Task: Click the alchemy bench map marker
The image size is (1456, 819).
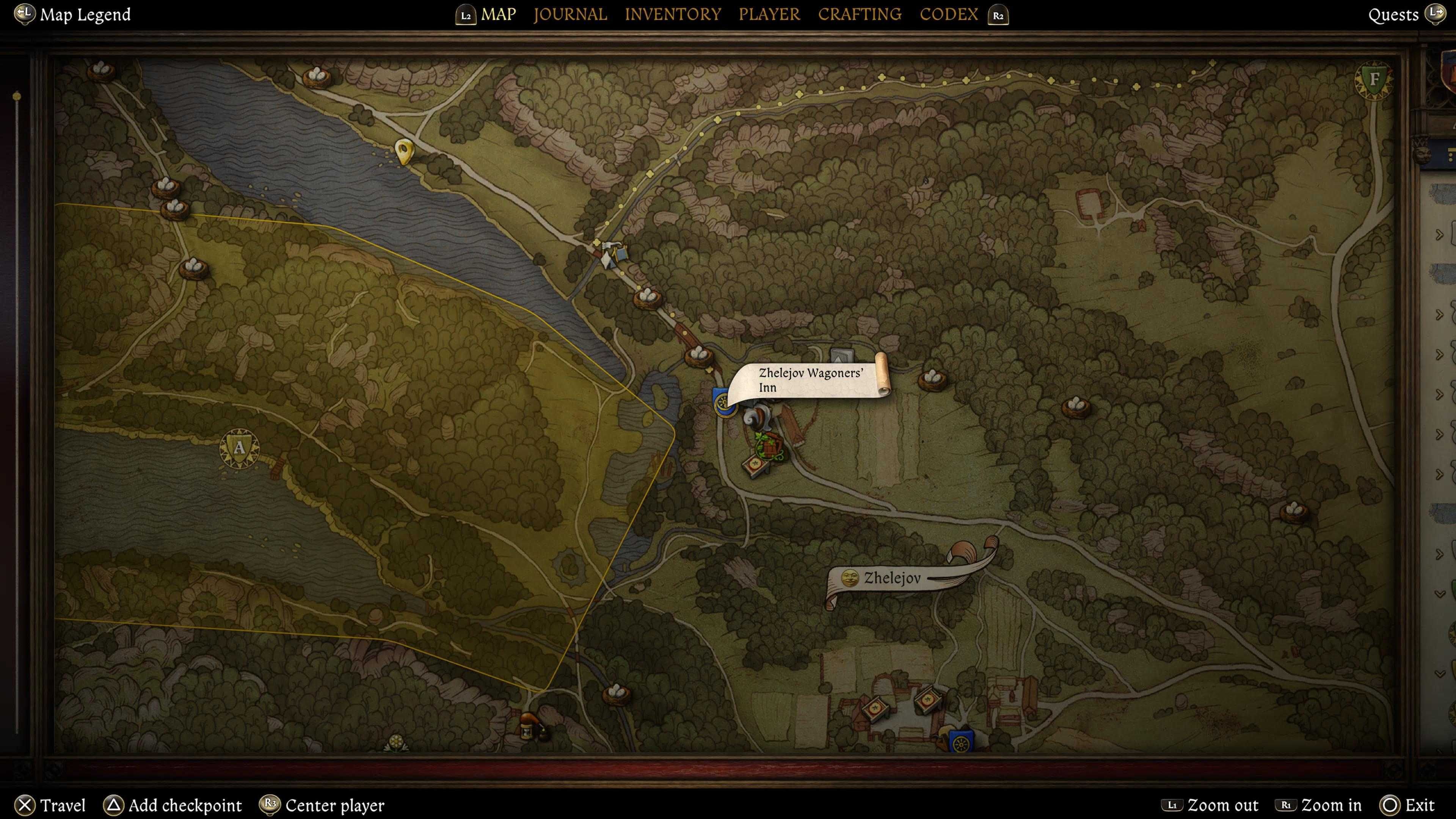Action: click(530, 726)
